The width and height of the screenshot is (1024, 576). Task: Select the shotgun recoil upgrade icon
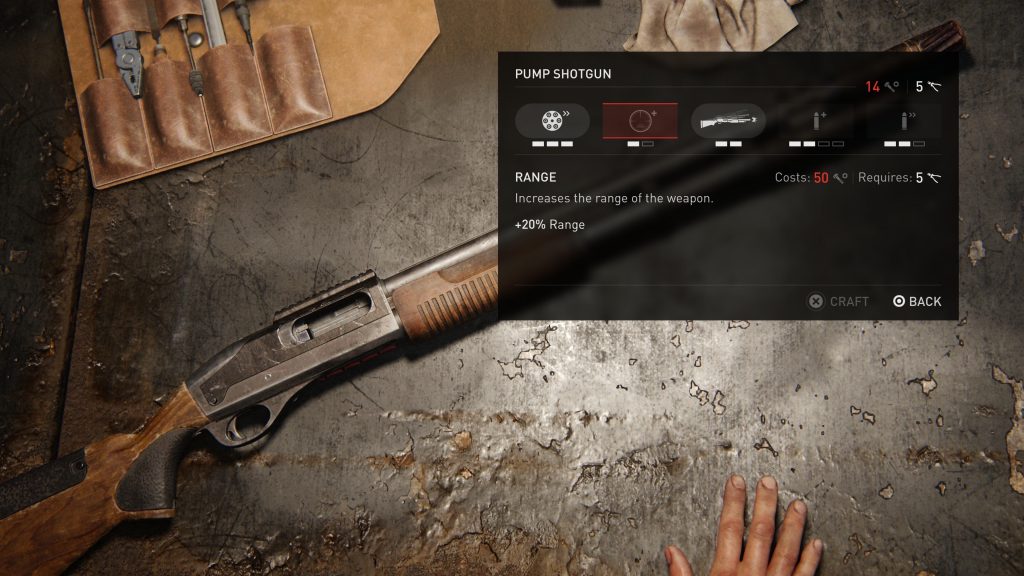728,121
